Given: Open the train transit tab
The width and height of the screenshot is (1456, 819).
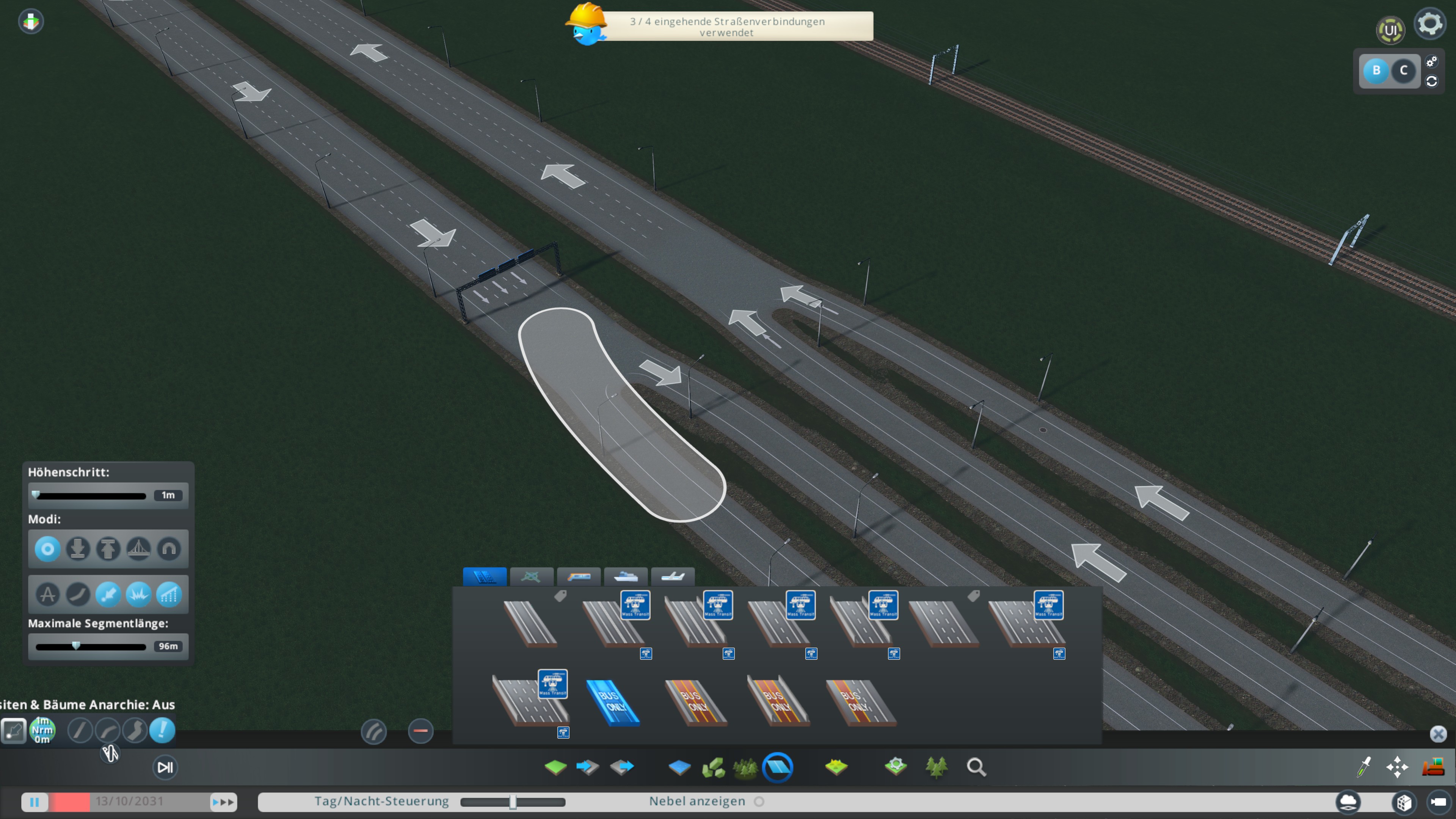Looking at the screenshot, I should pyautogui.click(x=579, y=577).
